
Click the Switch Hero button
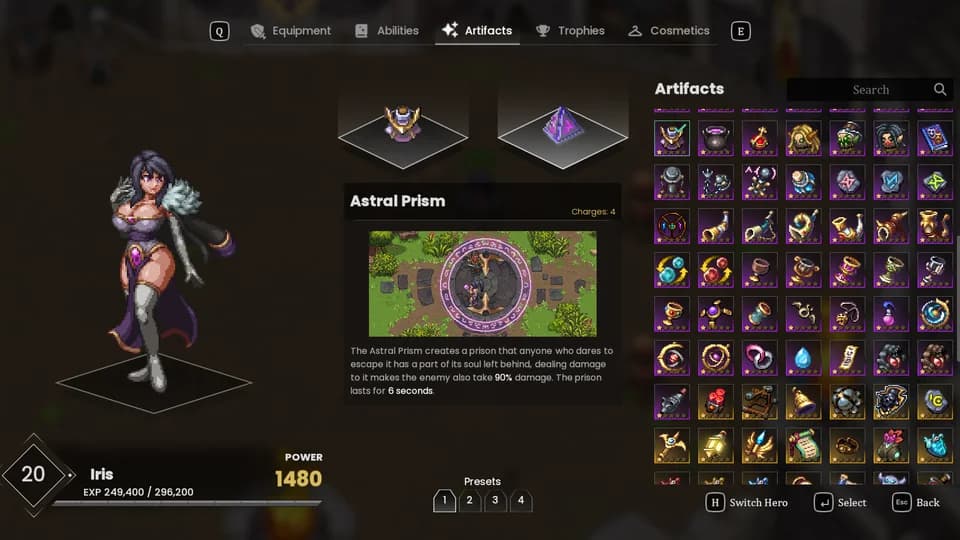pyautogui.click(x=748, y=502)
